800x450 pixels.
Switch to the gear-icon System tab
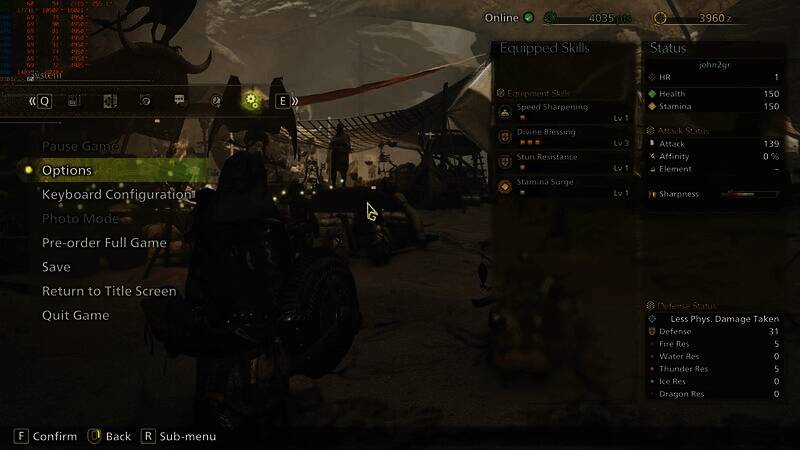click(x=251, y=100)
